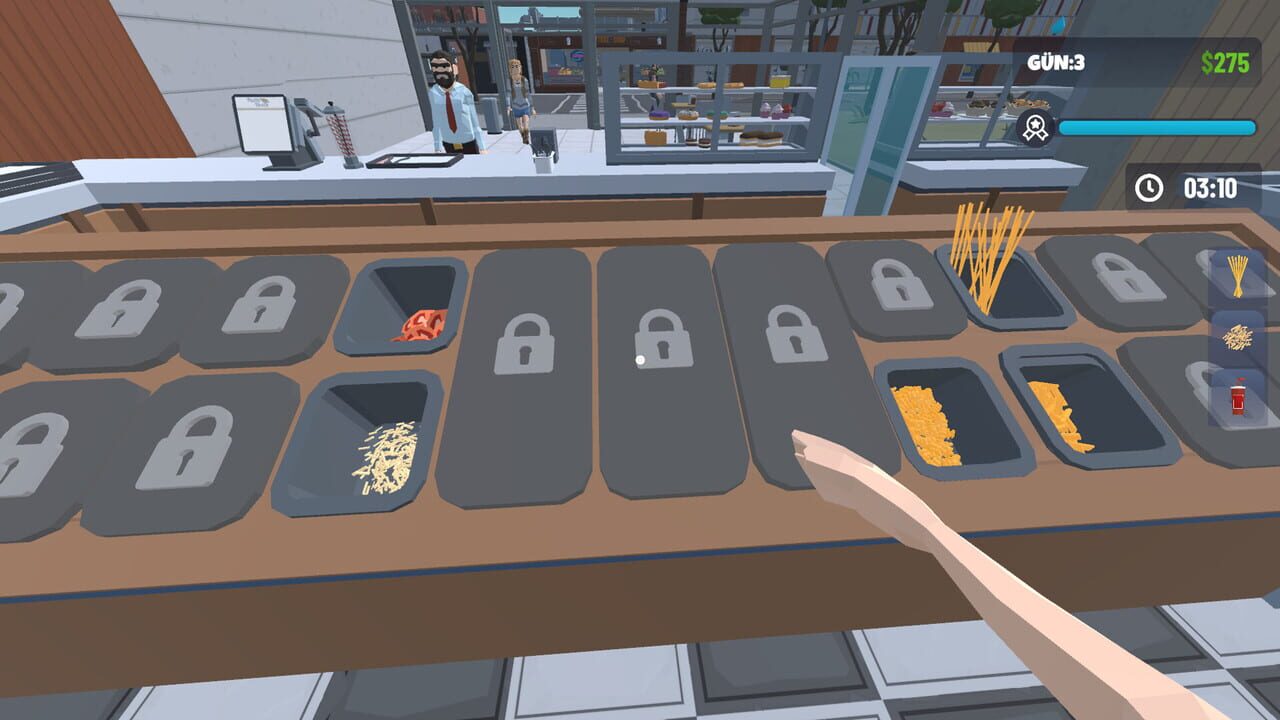Click the medal badge next to progress bar
Screen dimensions: 1280x720
tap(1036, 127)
